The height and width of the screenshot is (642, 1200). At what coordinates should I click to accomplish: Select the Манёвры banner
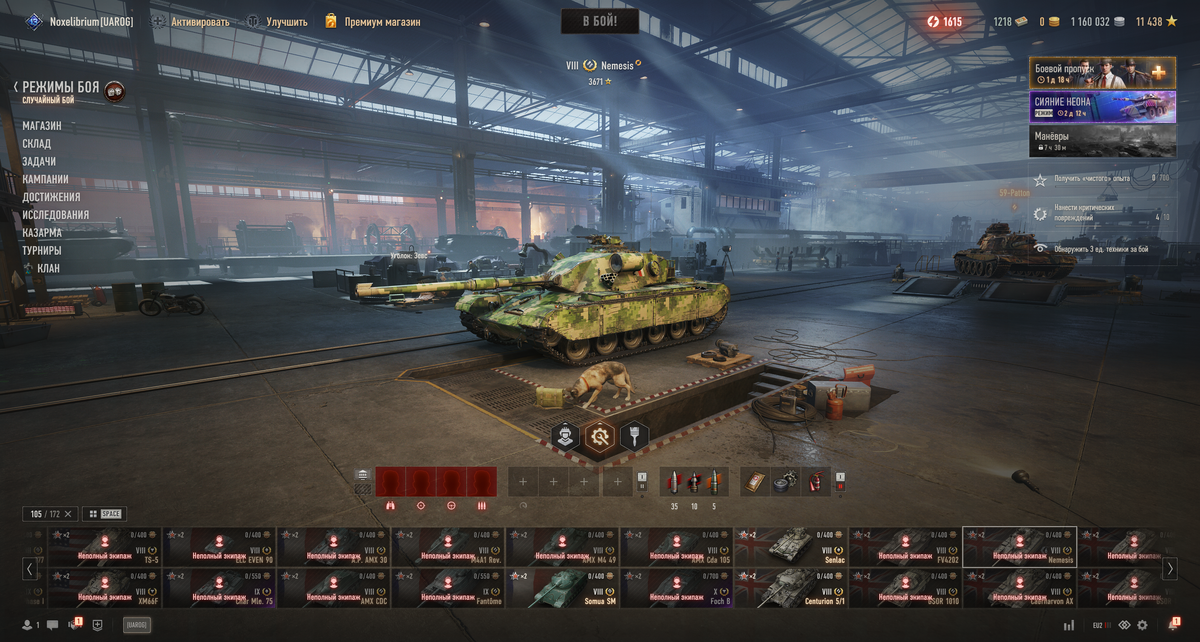[1102, 141]
